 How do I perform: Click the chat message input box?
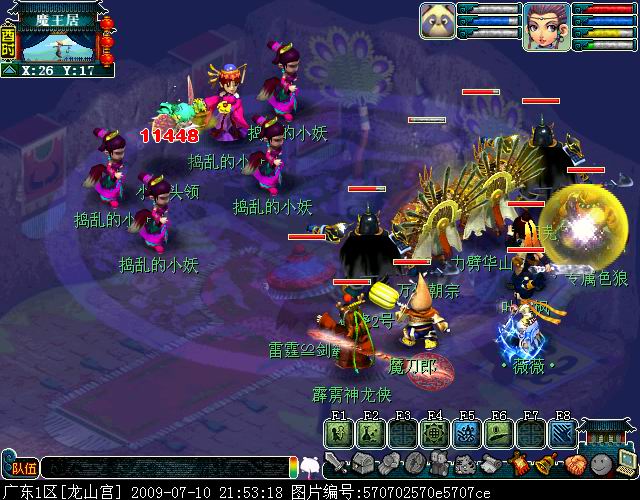coord(165,466)
